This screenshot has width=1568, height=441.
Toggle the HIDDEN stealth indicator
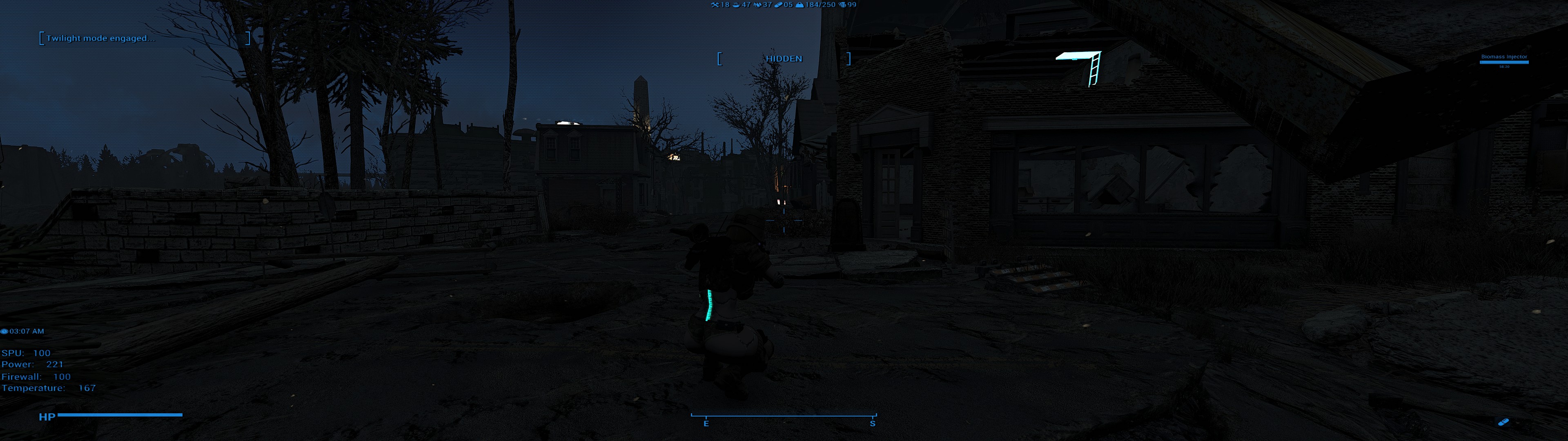click(785, 58)
